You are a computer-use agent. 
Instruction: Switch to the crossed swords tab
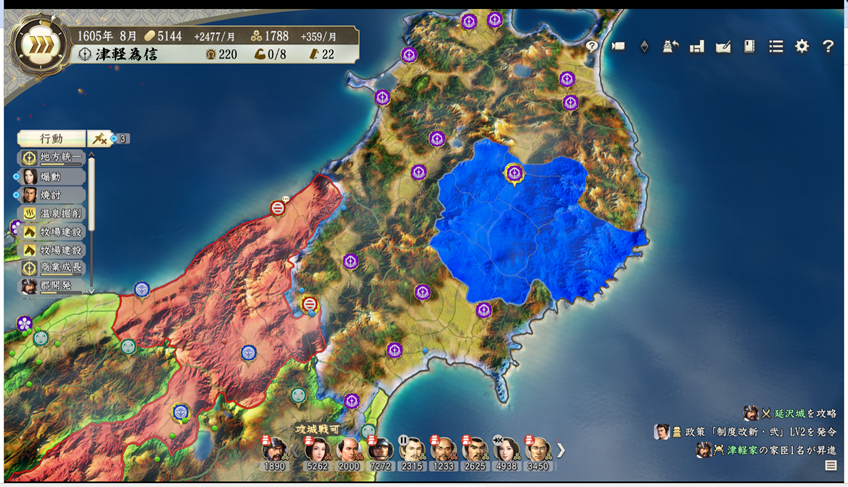point(100,139)
